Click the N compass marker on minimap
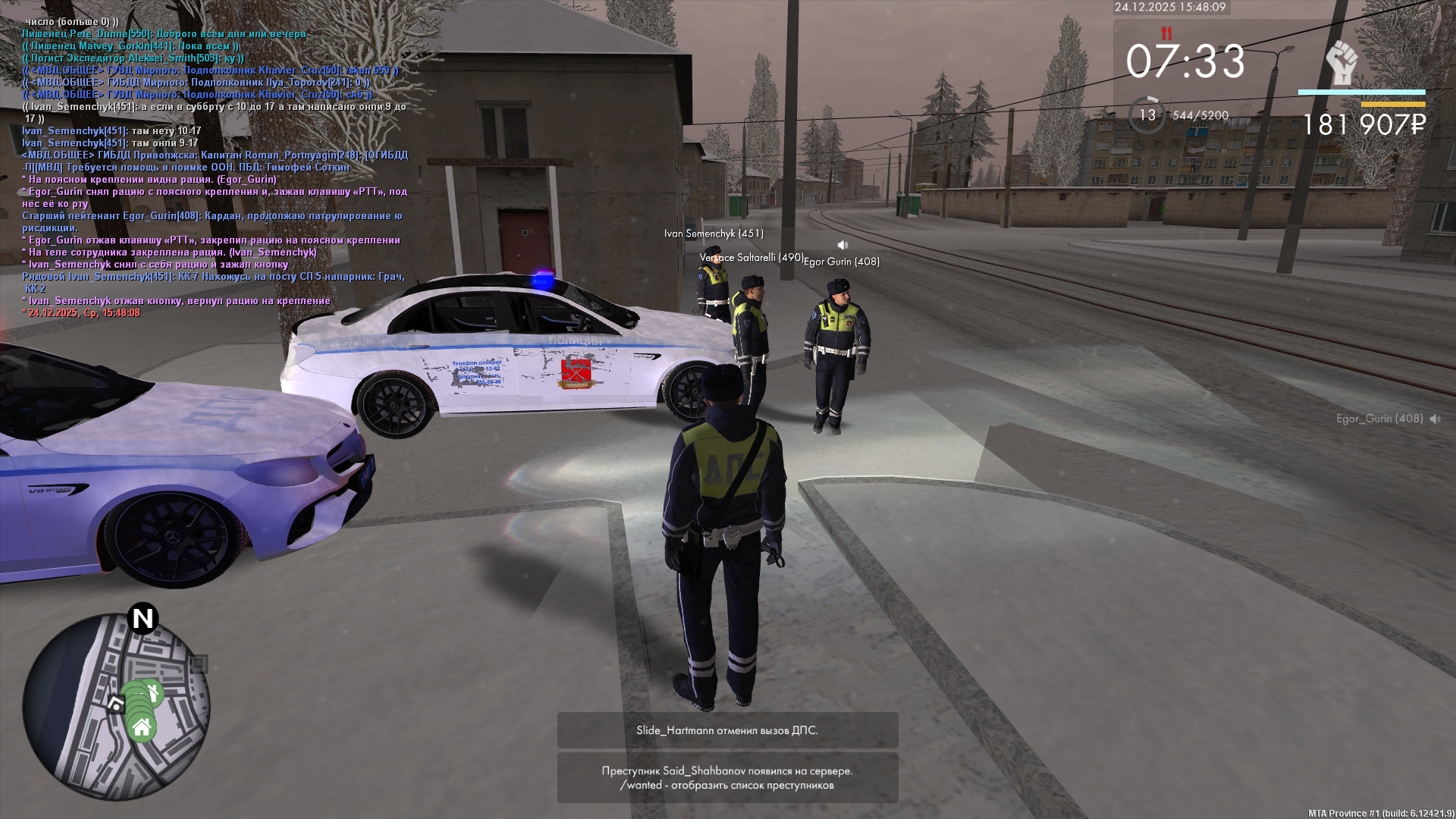This screenshot has height=819, width=1456. pyautogui.click(x=143, y=619)
